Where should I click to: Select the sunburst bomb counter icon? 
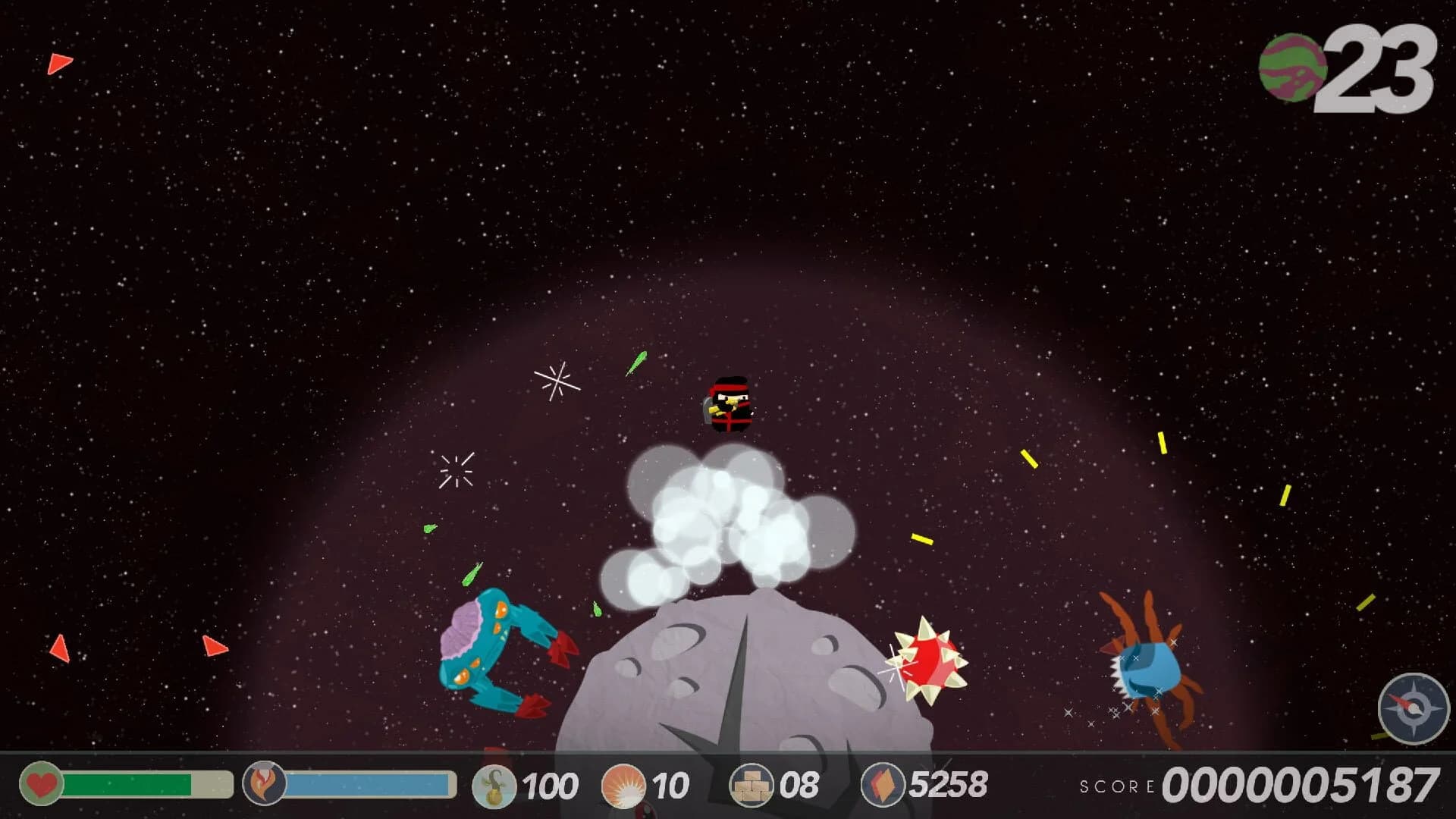point(625,783)
